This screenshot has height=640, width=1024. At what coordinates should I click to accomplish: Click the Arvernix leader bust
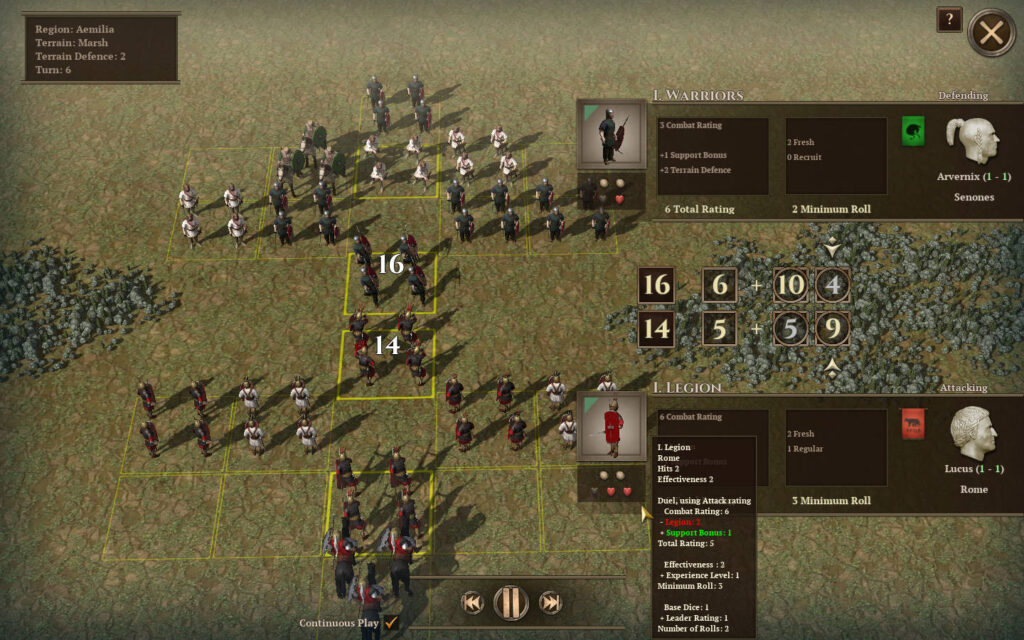click(x=972, y=139)
